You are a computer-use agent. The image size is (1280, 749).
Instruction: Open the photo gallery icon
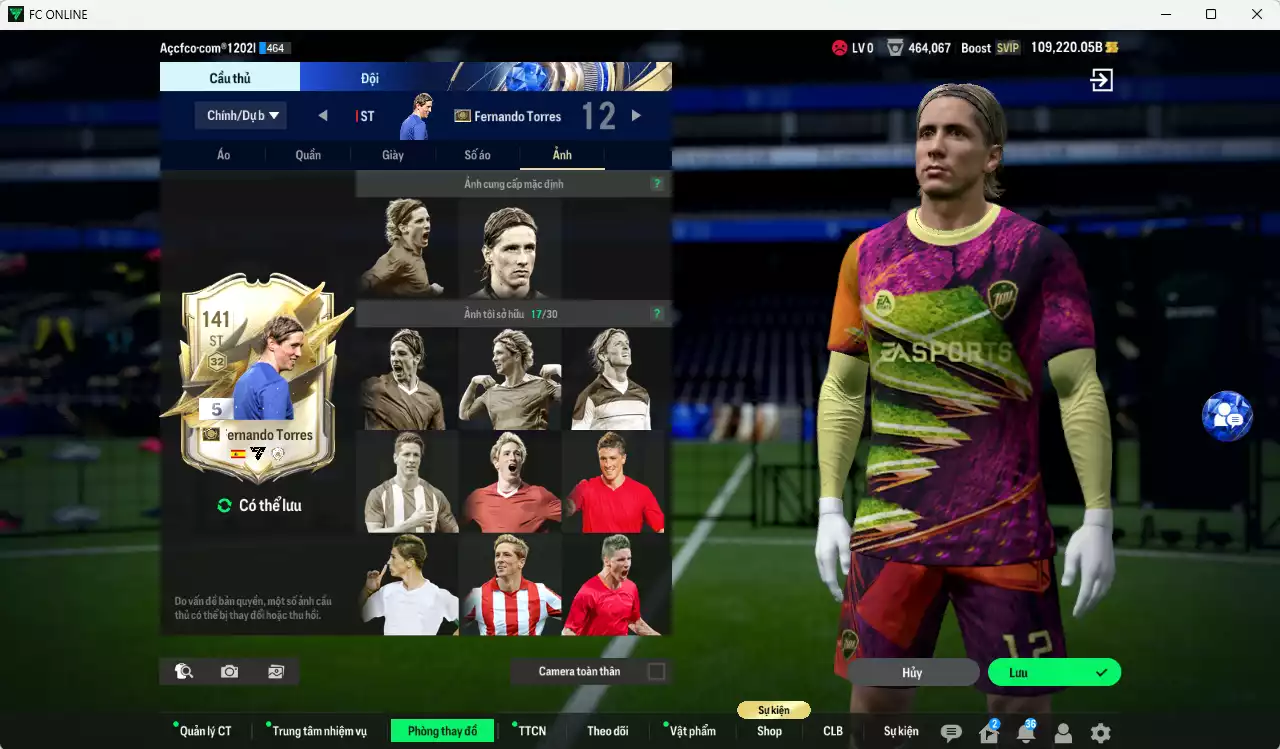(276, 671)
